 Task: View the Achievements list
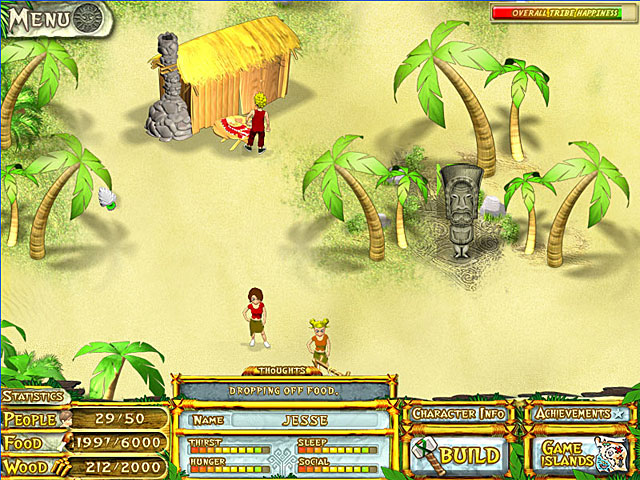pos(577,413)
